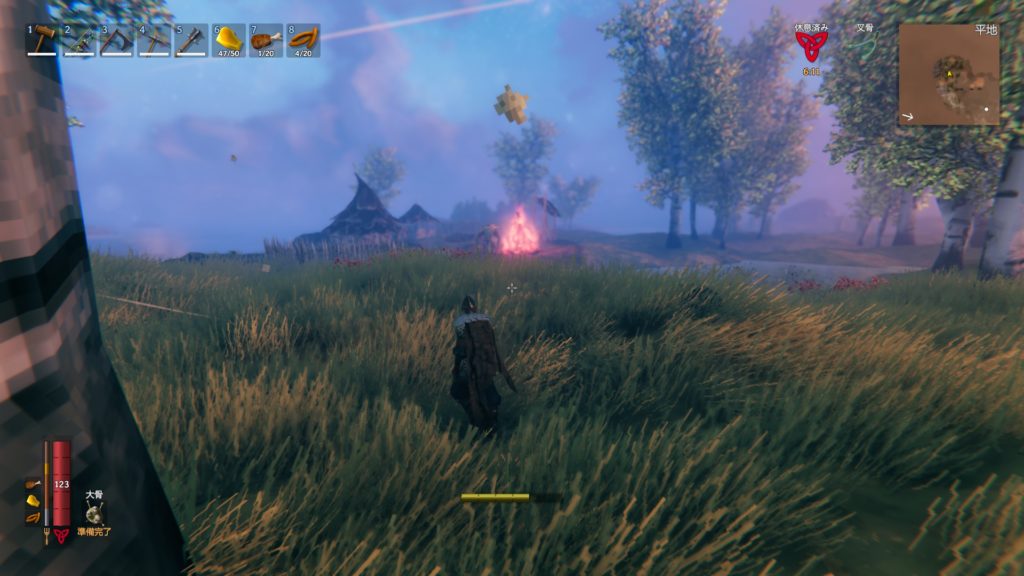Eat the cooked meat in slot 7
1024x576 pixels.
[x=266, y=40]
